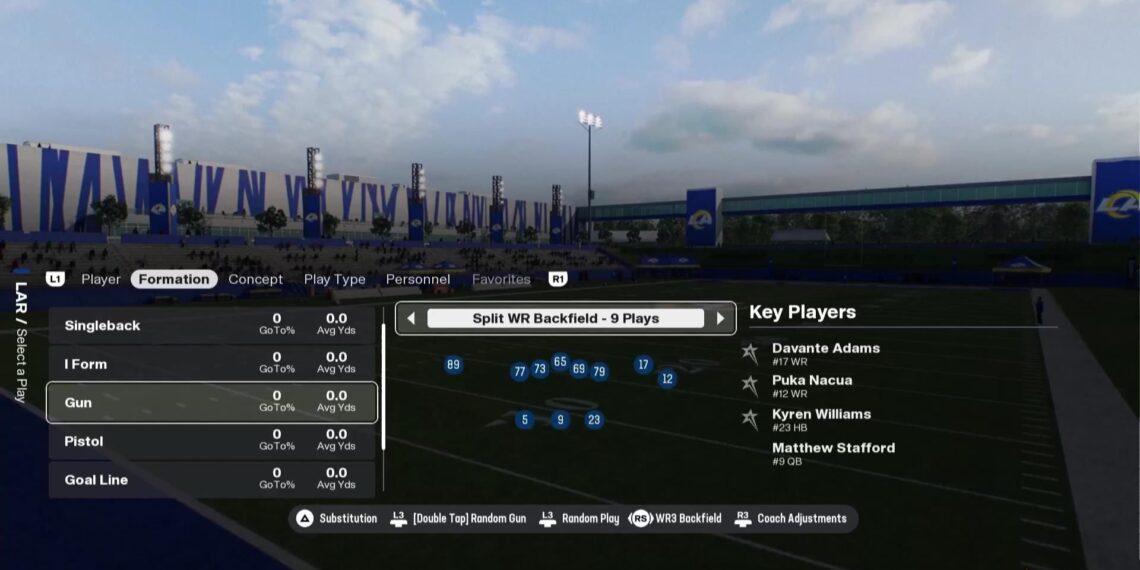Select the Split WR Backfield set
1140x570 pixels.
pyautogui.click(x=565, y=319)
